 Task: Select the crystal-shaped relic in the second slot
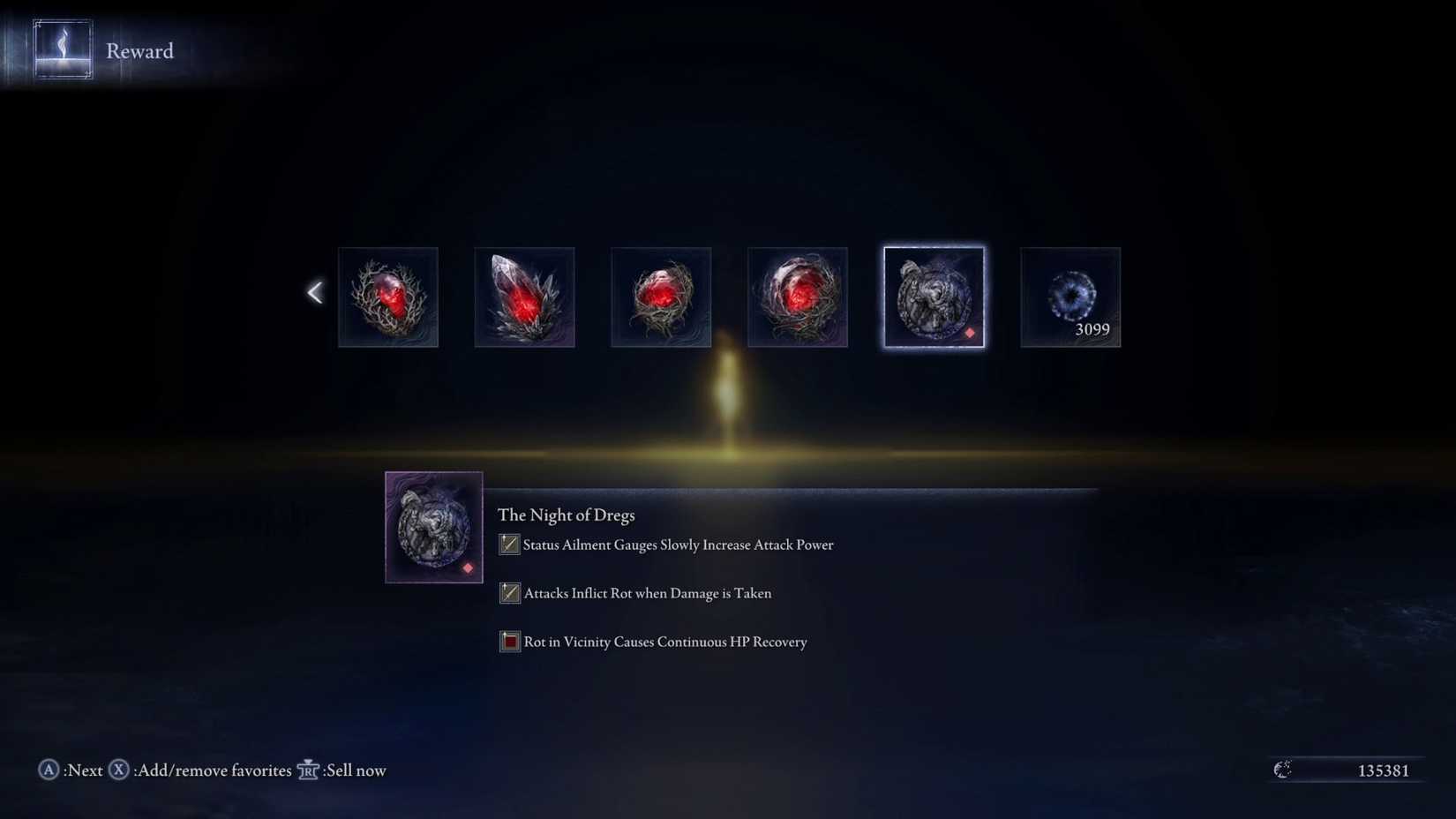[x=524, y=297]
